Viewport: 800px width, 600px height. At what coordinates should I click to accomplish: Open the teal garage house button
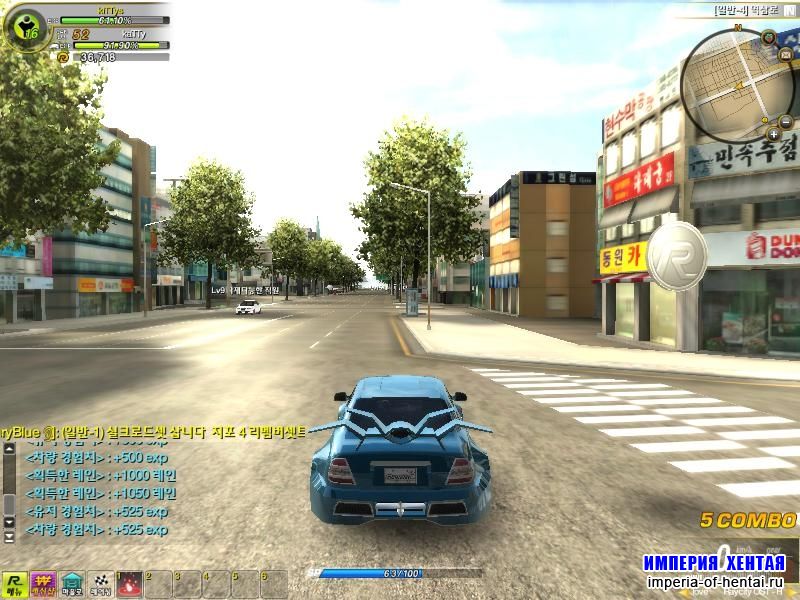(x=72, y=583)
